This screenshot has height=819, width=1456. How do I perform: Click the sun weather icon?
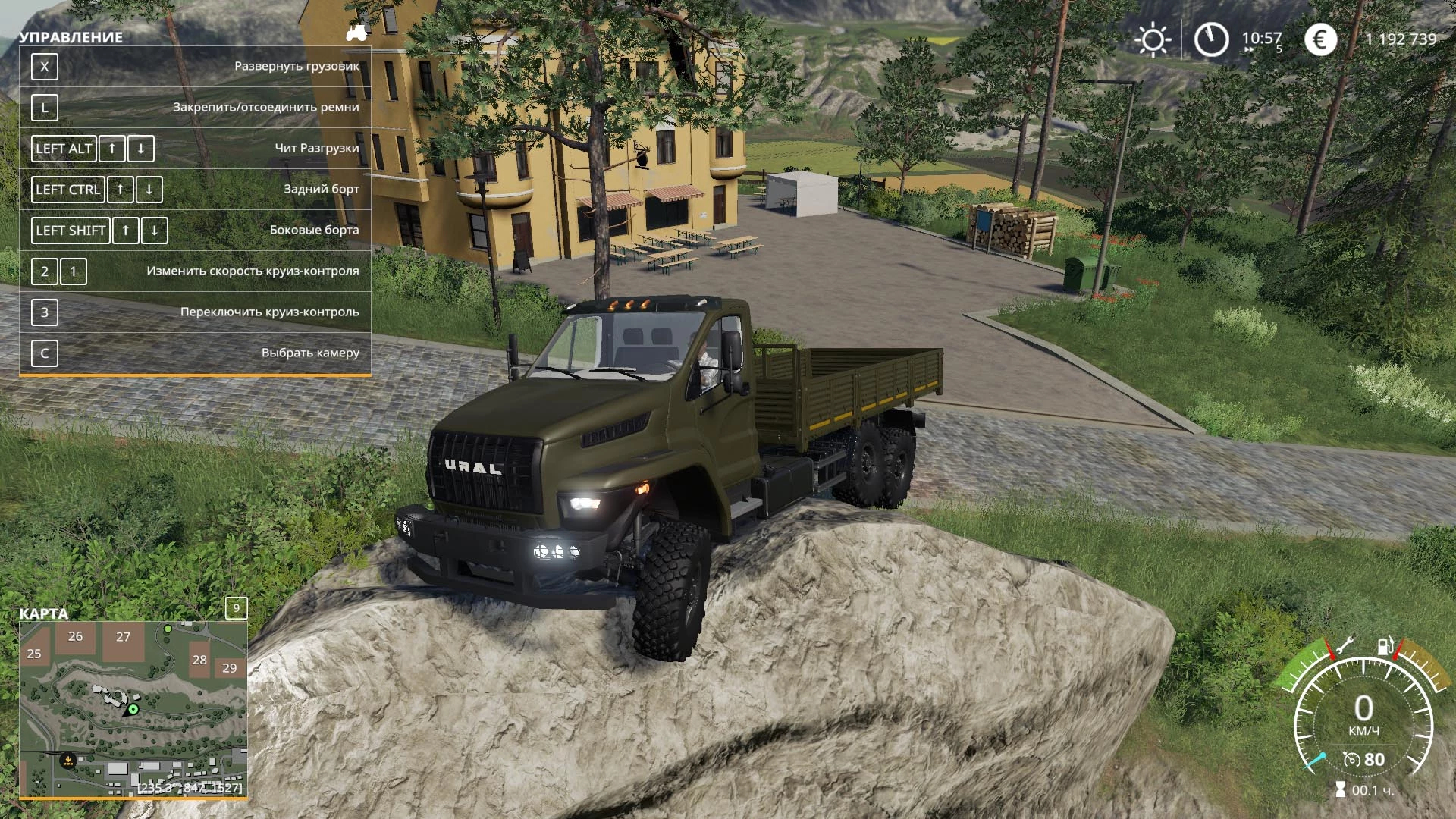[x=1153, y=39]
